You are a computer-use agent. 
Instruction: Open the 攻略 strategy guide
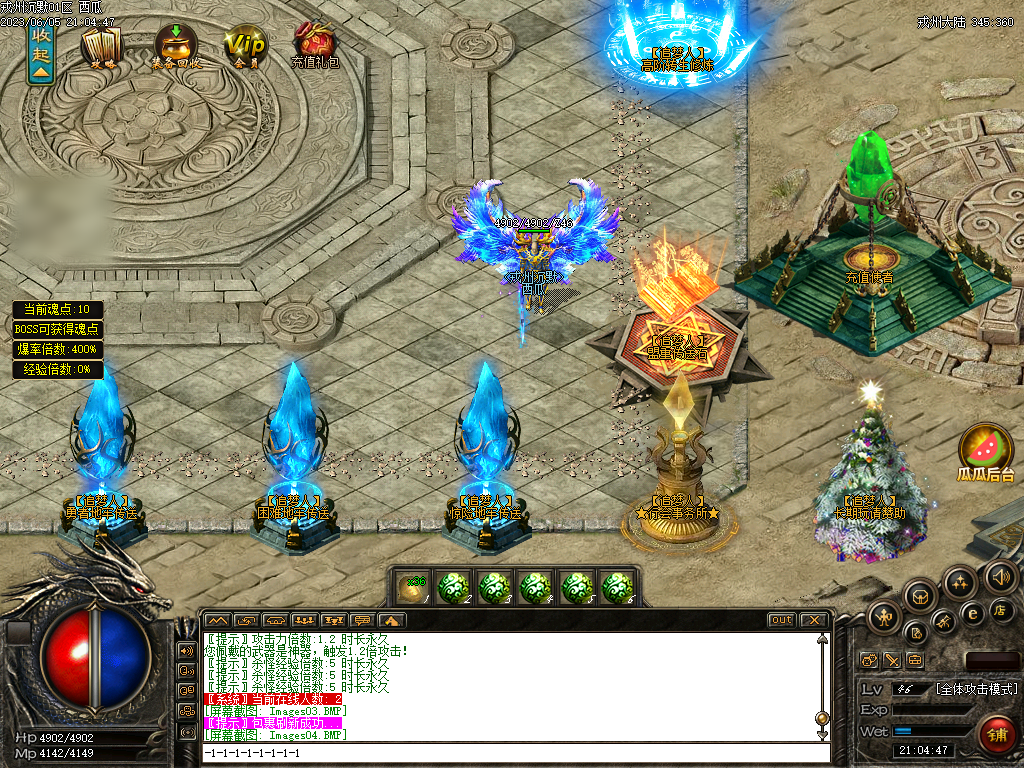[x=100, y=47]
